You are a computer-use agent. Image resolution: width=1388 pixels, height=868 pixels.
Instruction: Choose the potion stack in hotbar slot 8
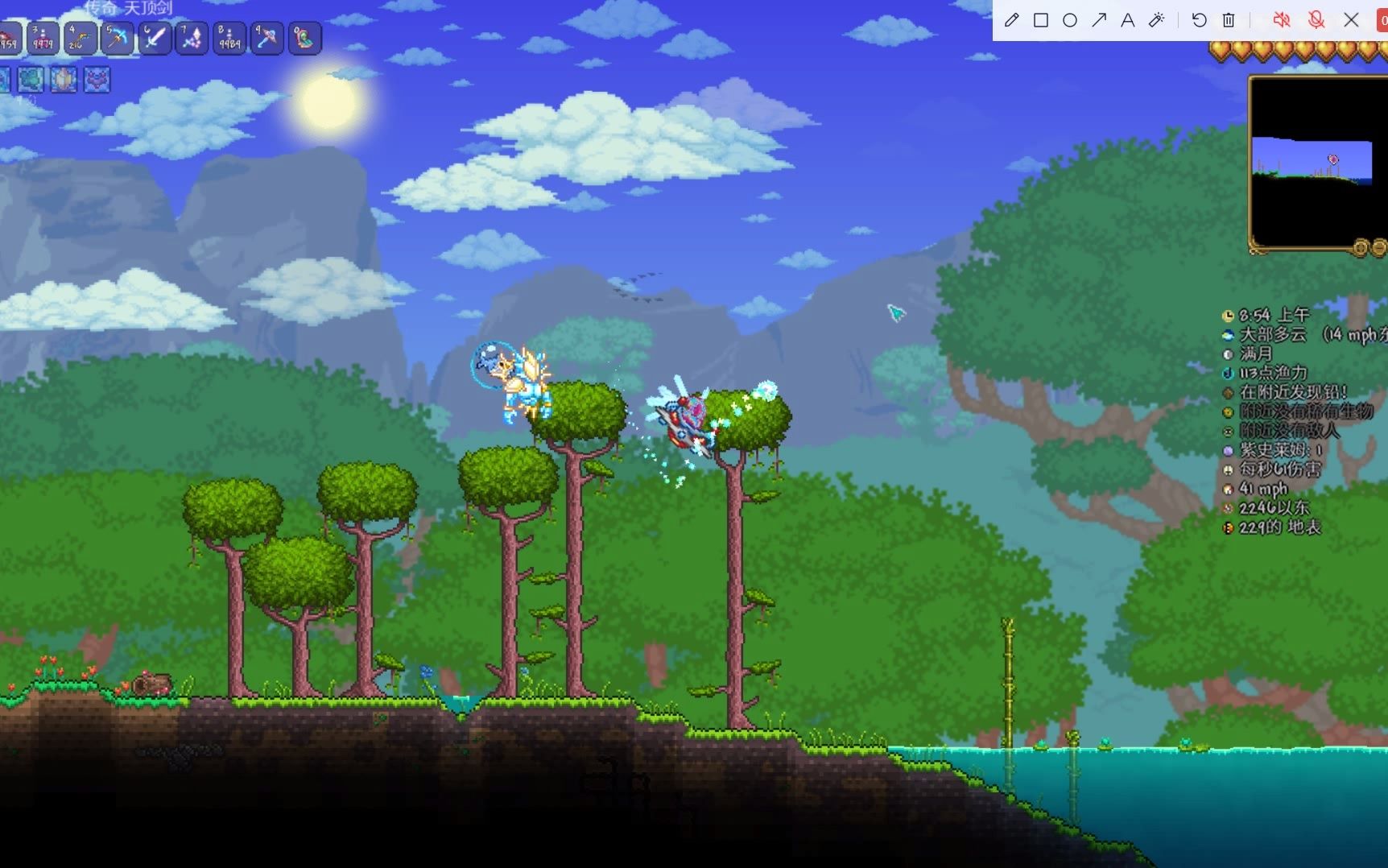click(x=229, y=38)
